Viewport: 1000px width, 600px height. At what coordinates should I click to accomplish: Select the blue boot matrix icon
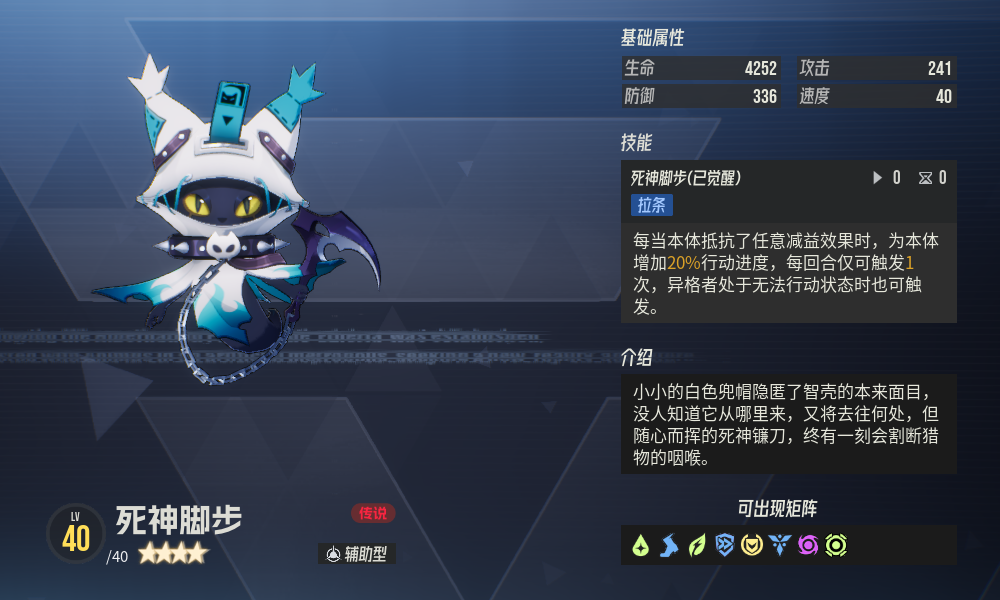pos(669,546)
